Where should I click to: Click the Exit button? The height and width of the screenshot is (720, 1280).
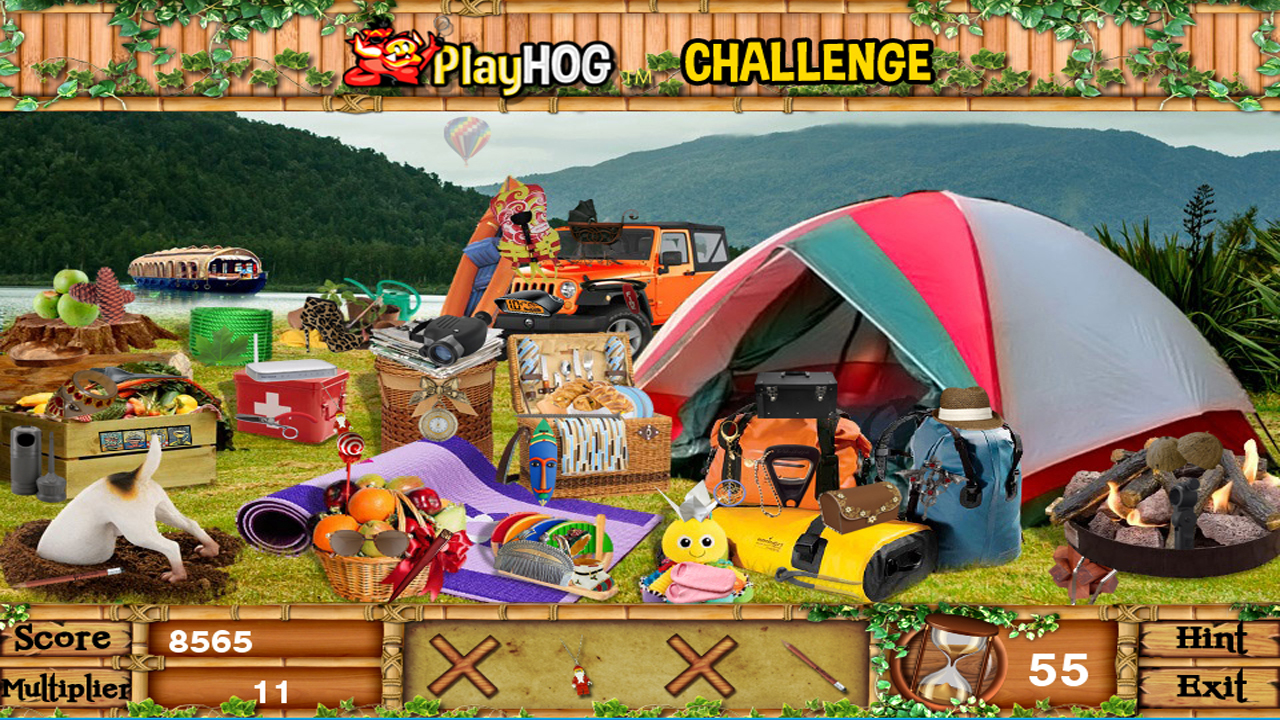tap(1213, 688)
